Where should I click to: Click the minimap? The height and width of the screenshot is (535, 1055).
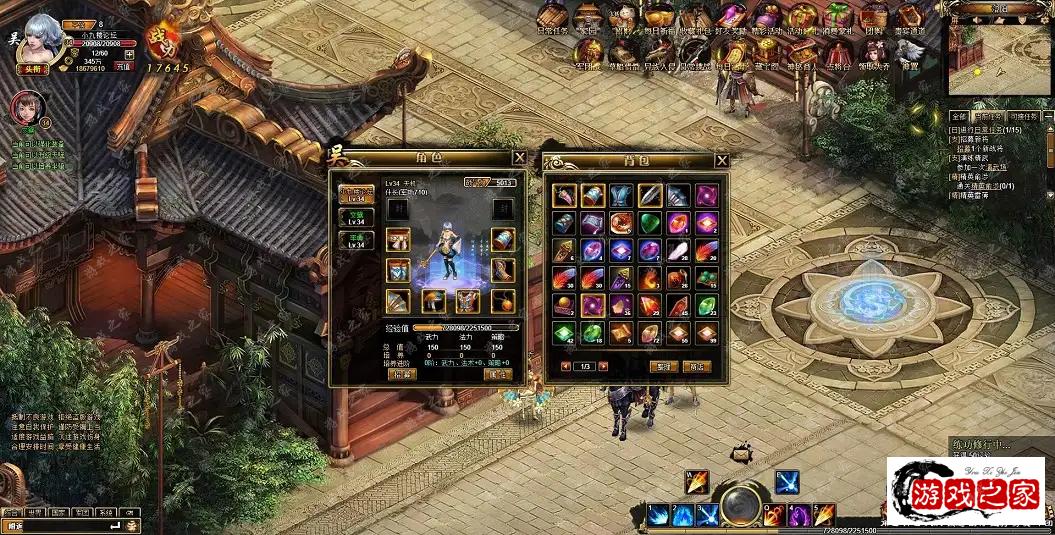tap(999, 59)
